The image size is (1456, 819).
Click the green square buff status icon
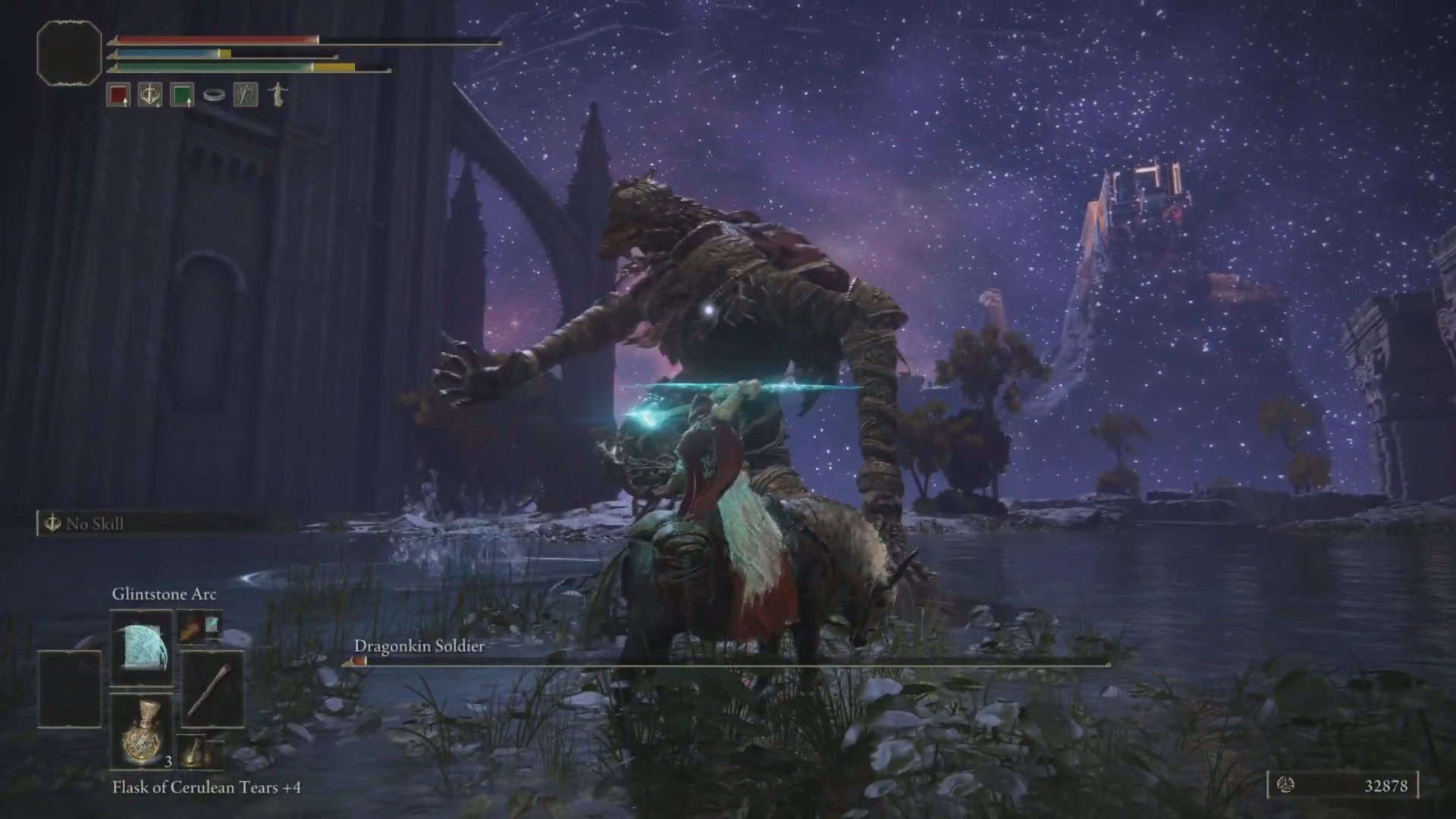coord(182,95)
